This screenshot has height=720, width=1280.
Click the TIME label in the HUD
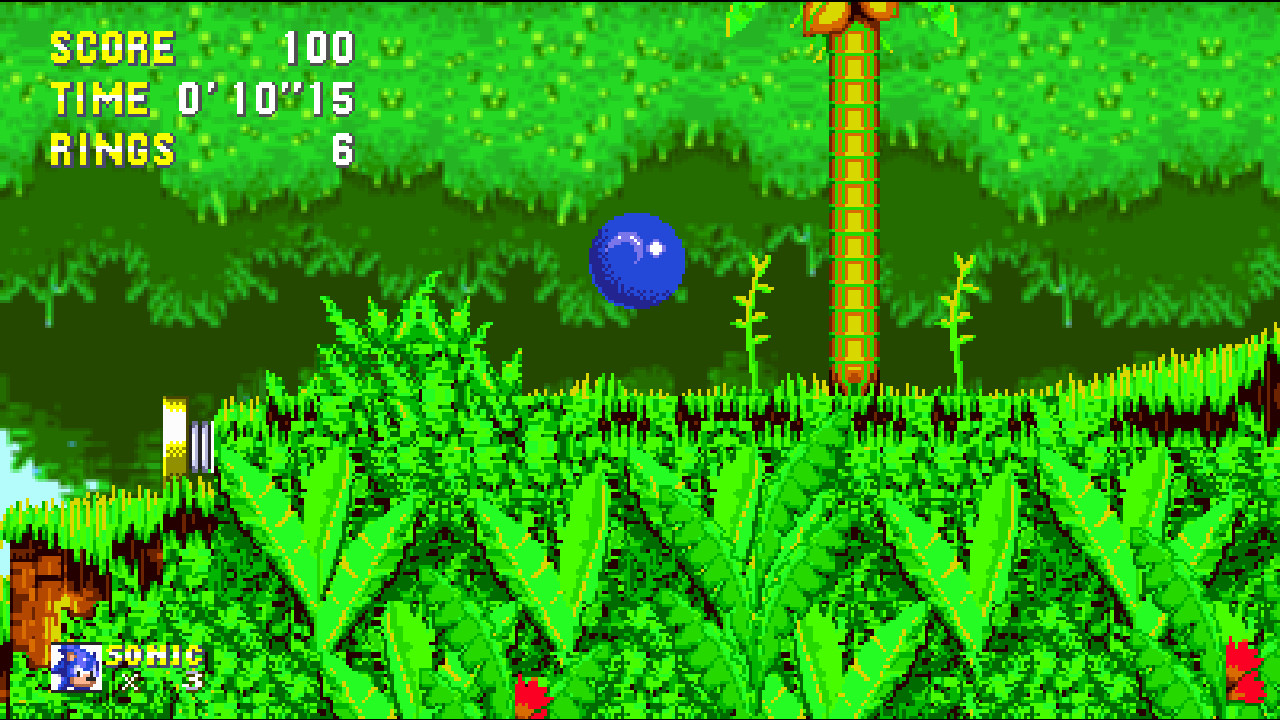click(x=100, y=98)
